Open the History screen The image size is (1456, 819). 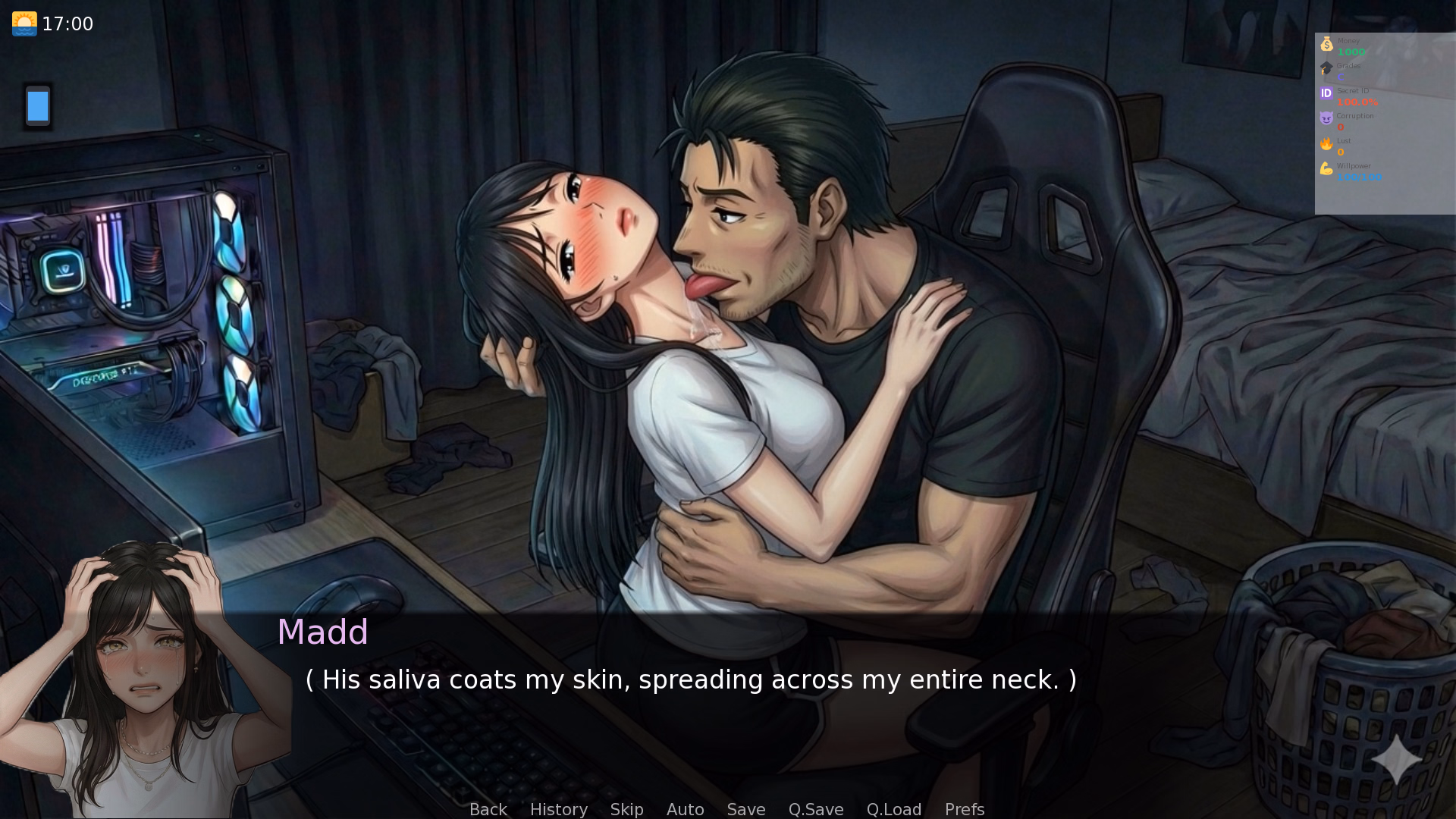pyautogui.click(x=558, y=809)
